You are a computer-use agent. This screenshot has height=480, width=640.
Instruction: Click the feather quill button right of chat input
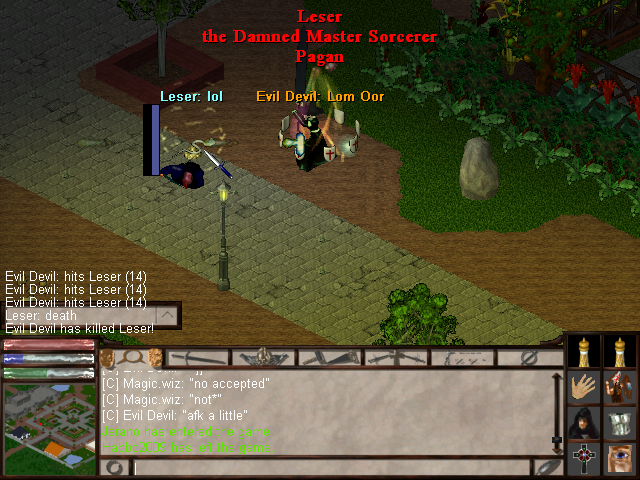pos(547,467)
